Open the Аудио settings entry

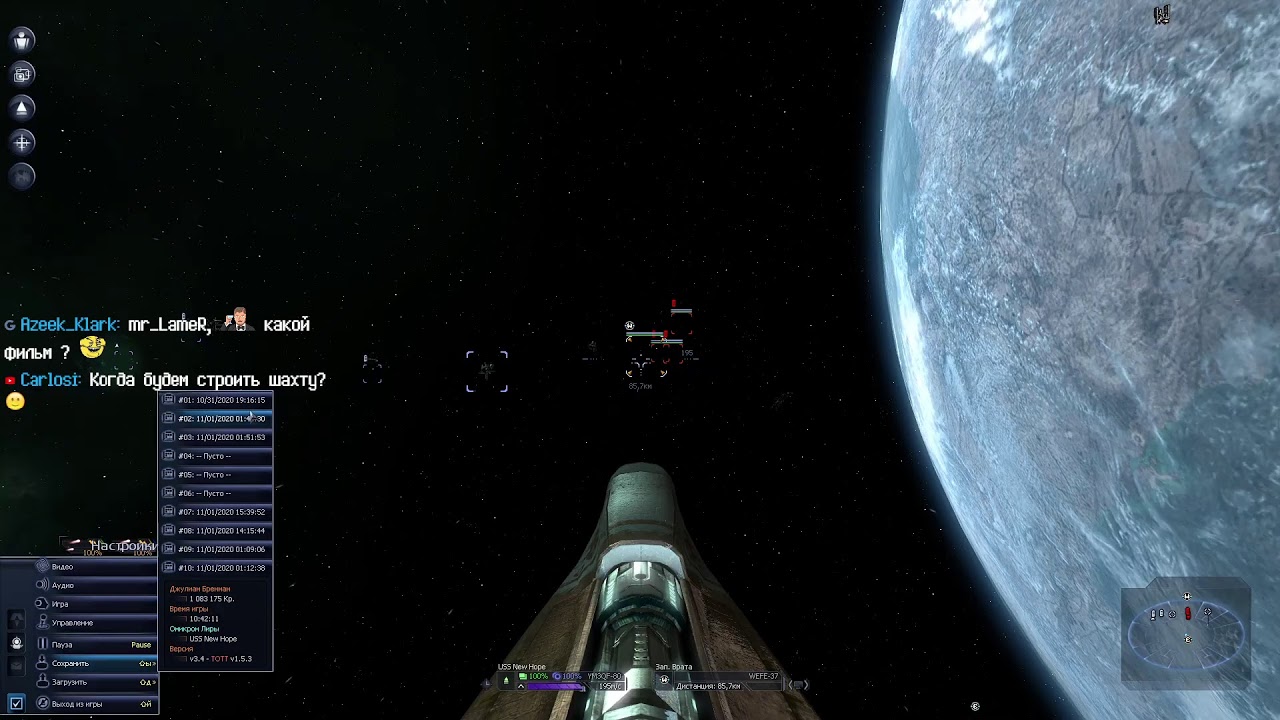[63, 586]
